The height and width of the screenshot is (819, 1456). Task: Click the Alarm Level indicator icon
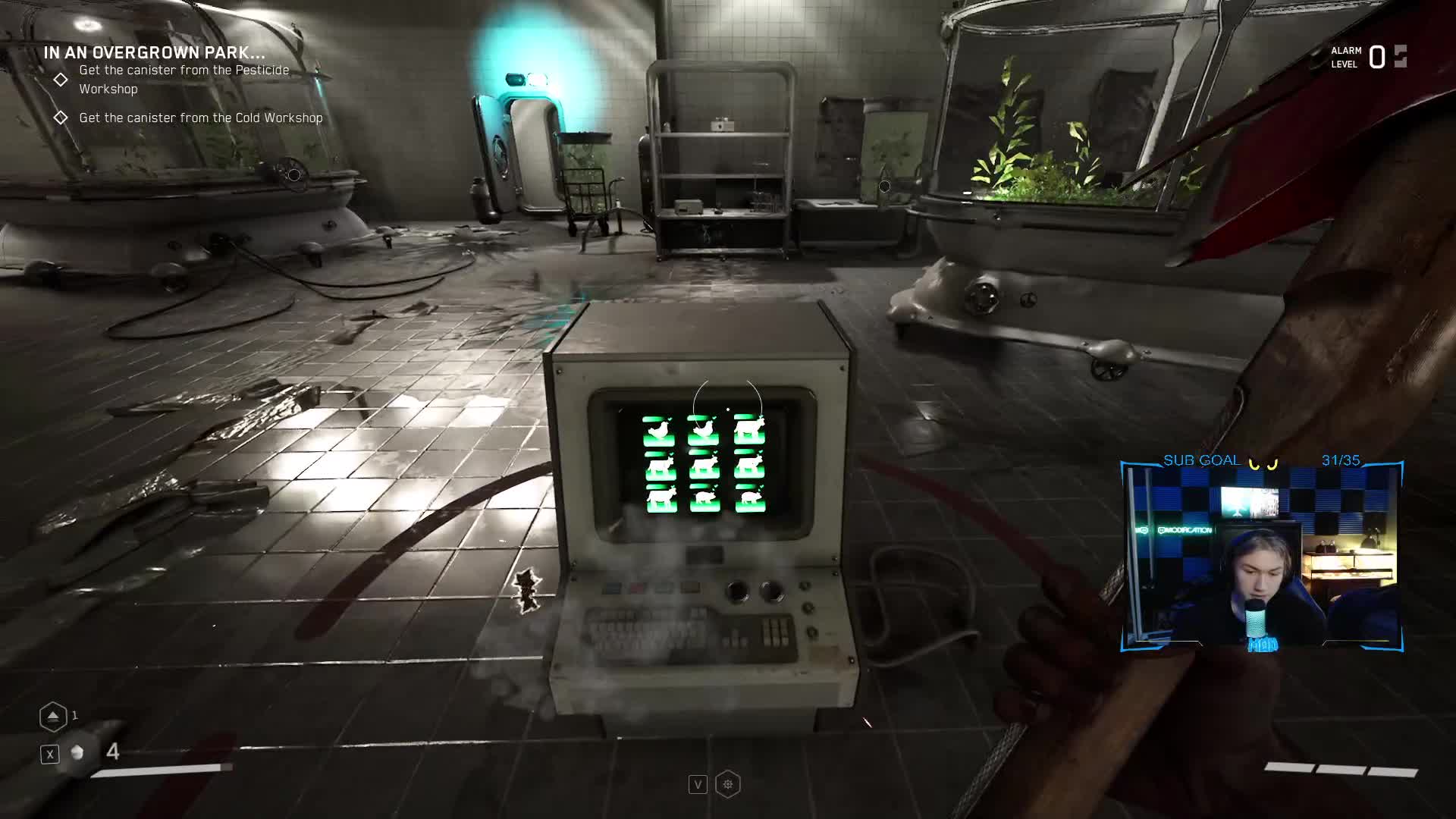(x=1400, y=57)
